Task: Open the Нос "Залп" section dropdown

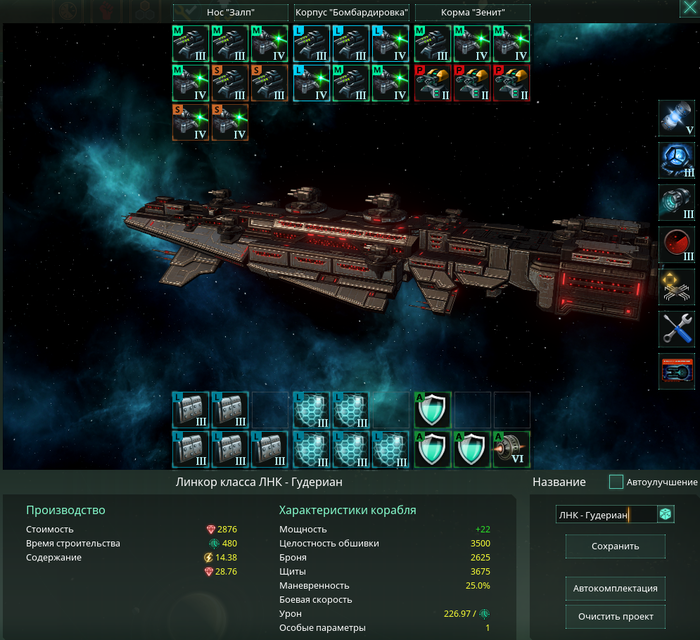Action: tap(230, 12)
